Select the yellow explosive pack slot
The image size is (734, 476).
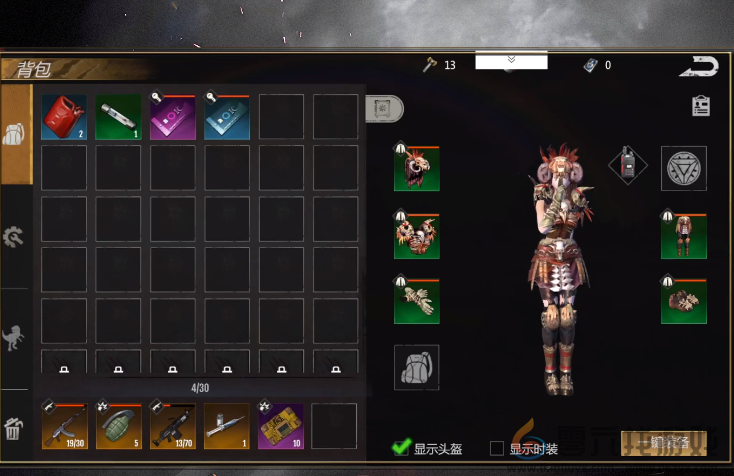(280, 425)
